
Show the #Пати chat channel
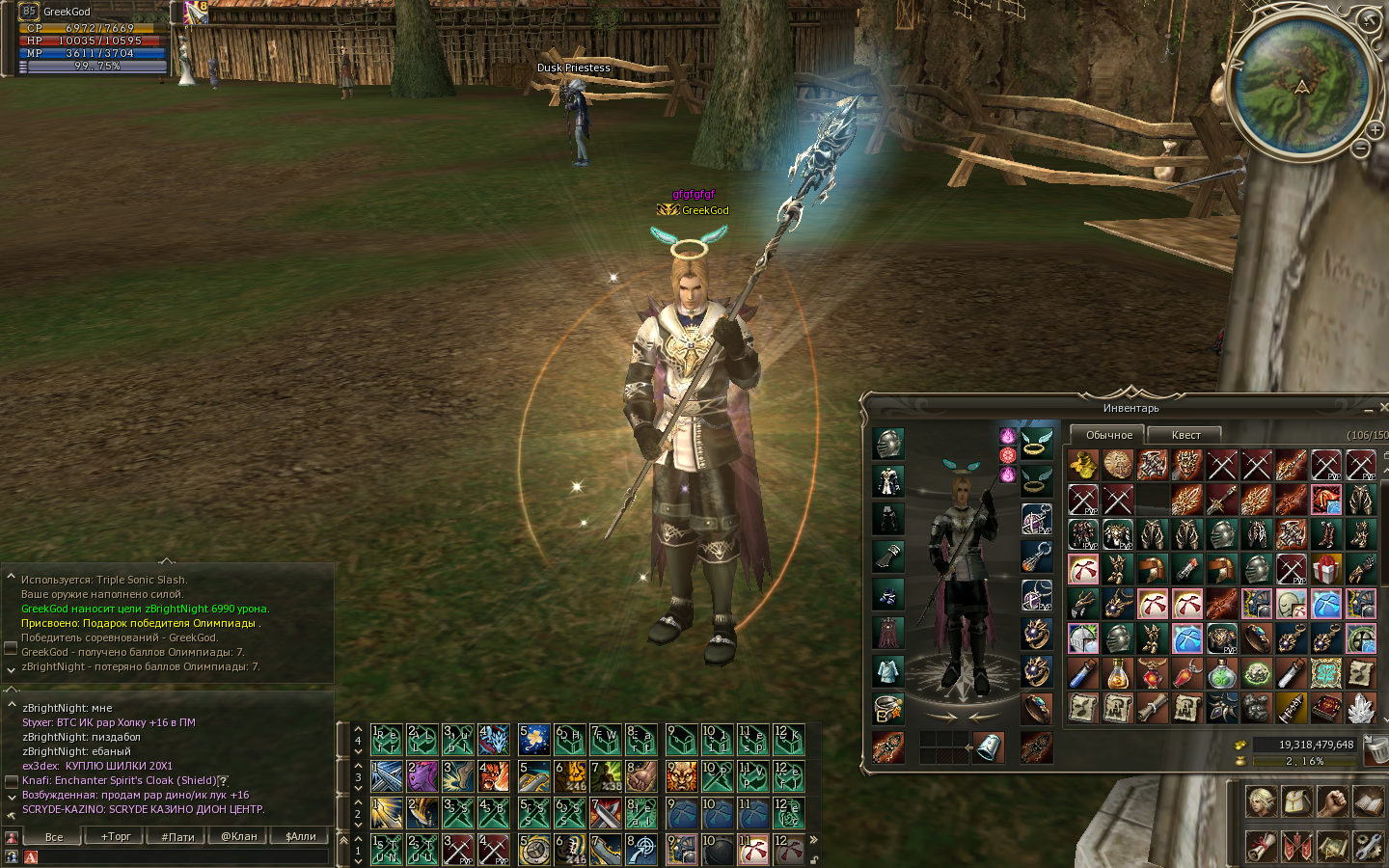[x=177, y=836]
